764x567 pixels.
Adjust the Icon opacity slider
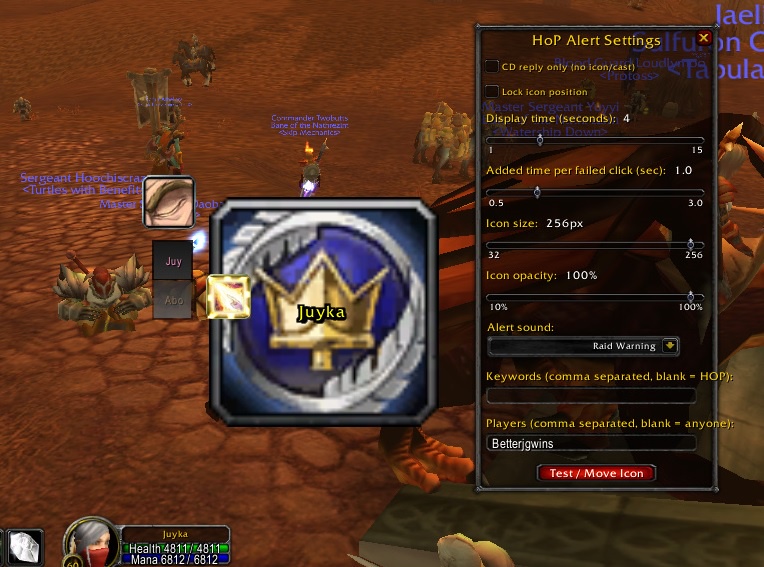point(690,296)
